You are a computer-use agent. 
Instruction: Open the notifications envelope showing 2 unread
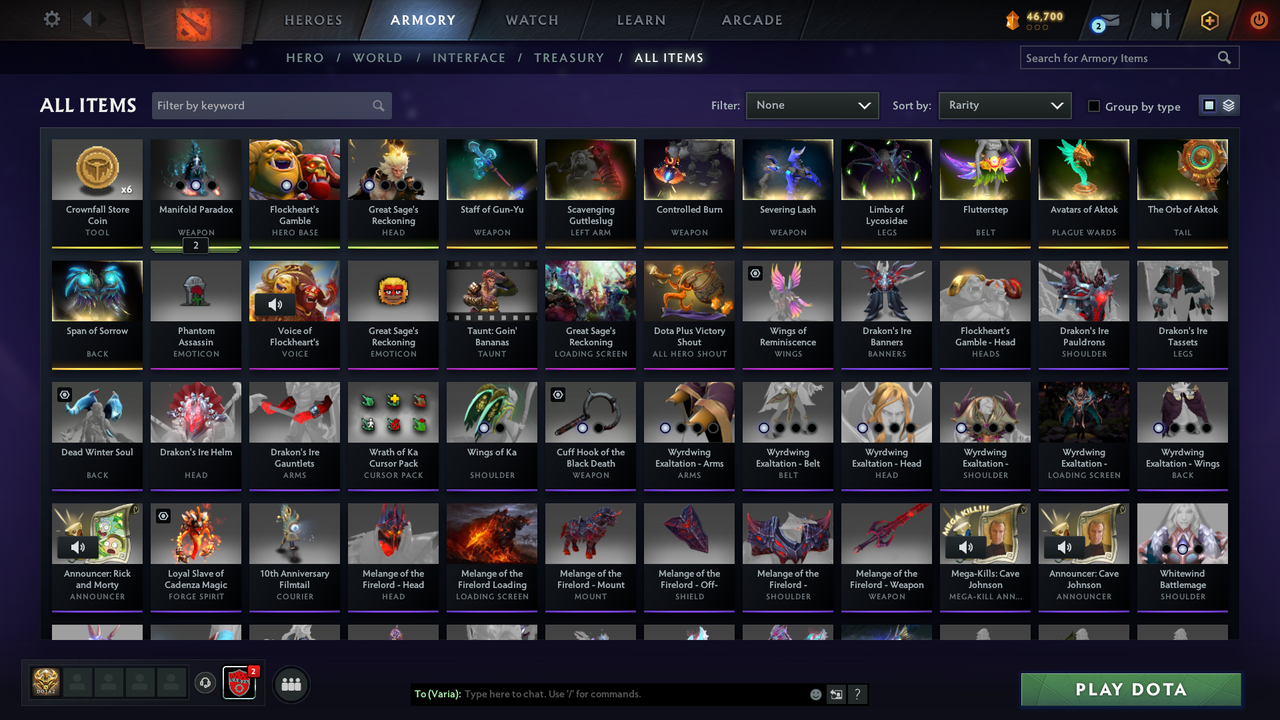click(x=1109, y=19)
